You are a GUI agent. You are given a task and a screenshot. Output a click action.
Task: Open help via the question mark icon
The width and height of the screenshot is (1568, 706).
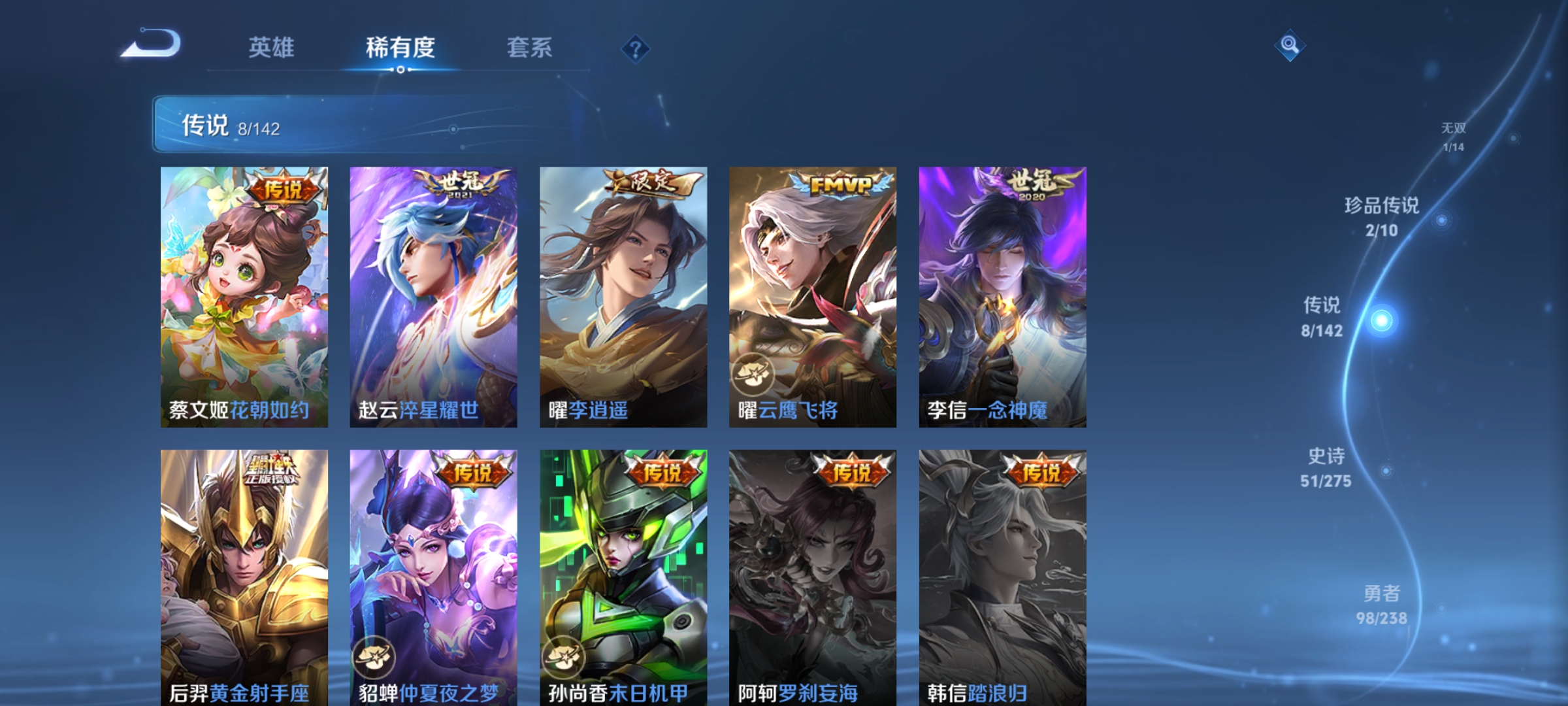coord(636,50)
